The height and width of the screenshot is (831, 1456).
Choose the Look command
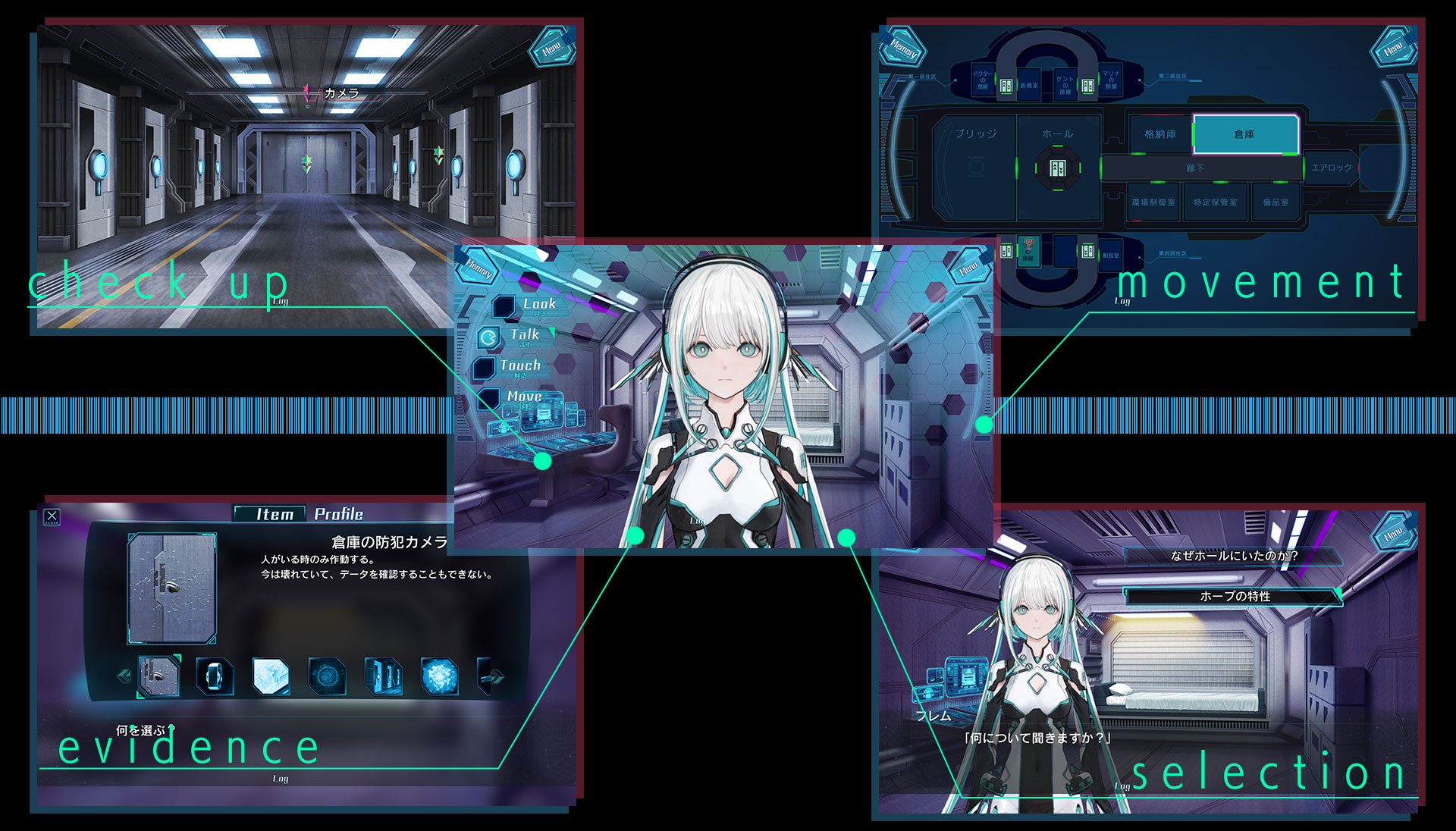(x=538, y=305)
